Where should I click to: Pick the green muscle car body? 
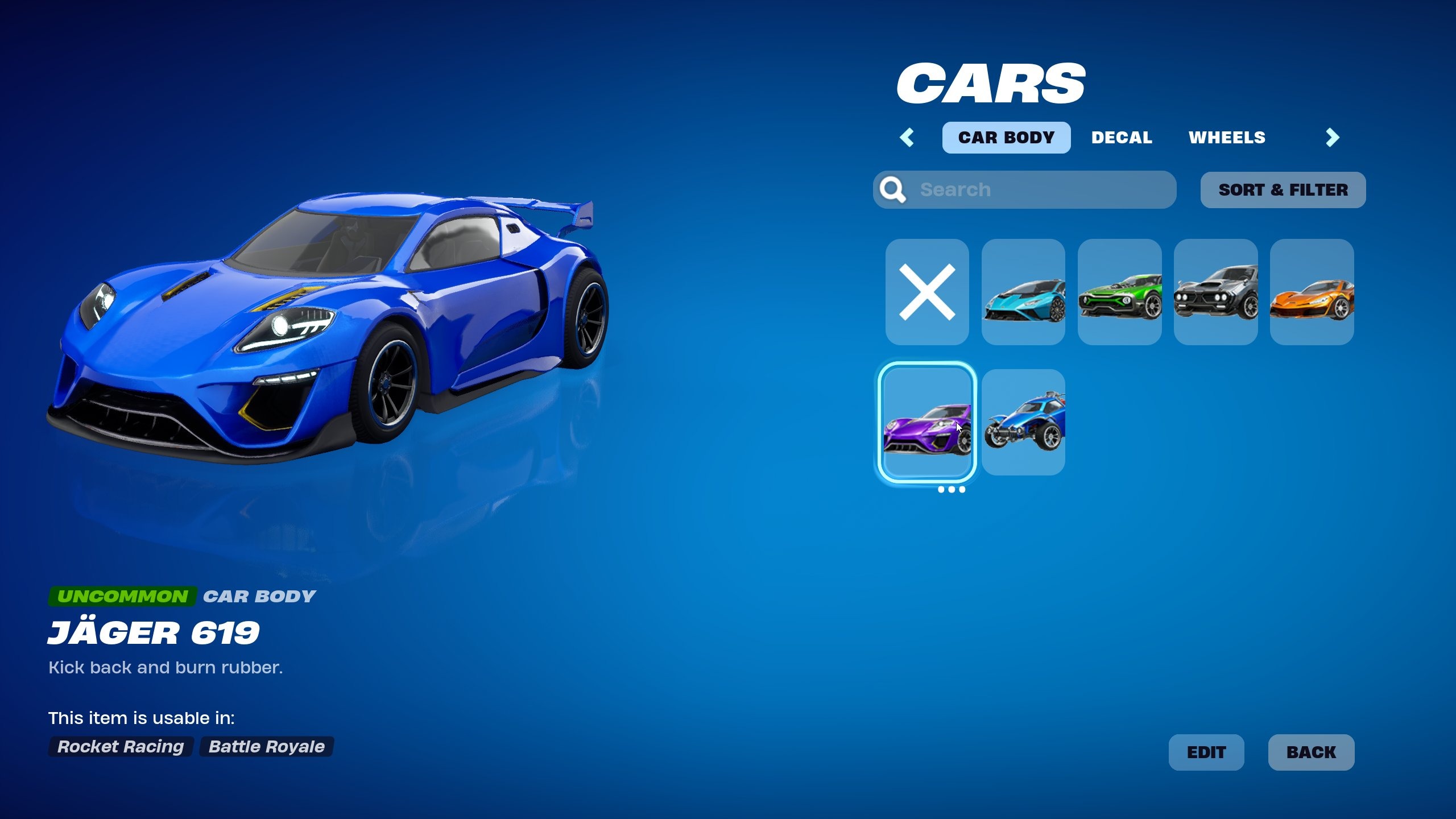pyautogui.click(x=1119, y=292)
